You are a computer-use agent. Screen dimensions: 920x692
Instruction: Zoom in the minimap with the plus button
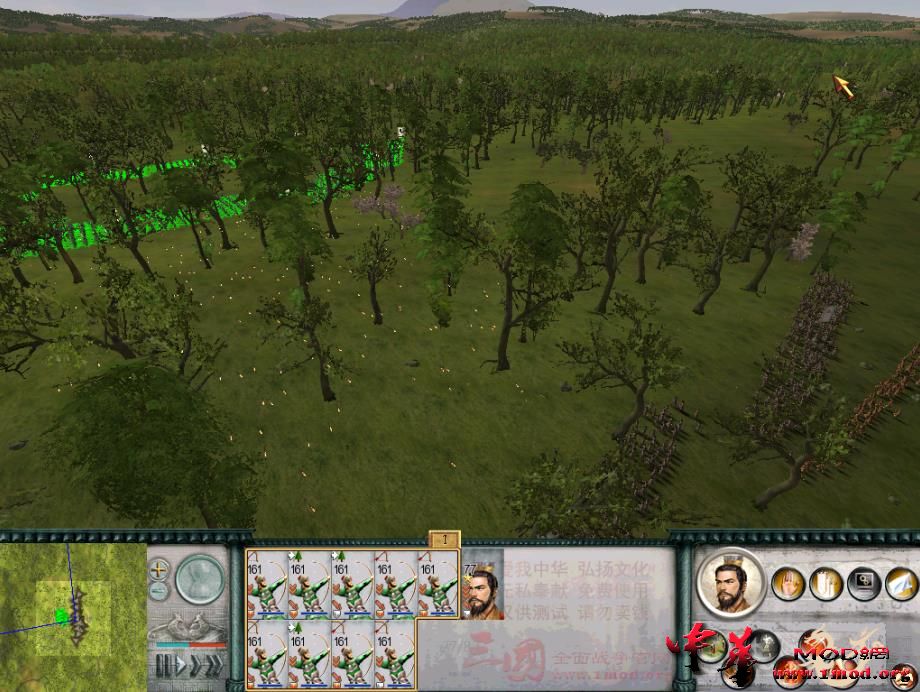(159, 569)
